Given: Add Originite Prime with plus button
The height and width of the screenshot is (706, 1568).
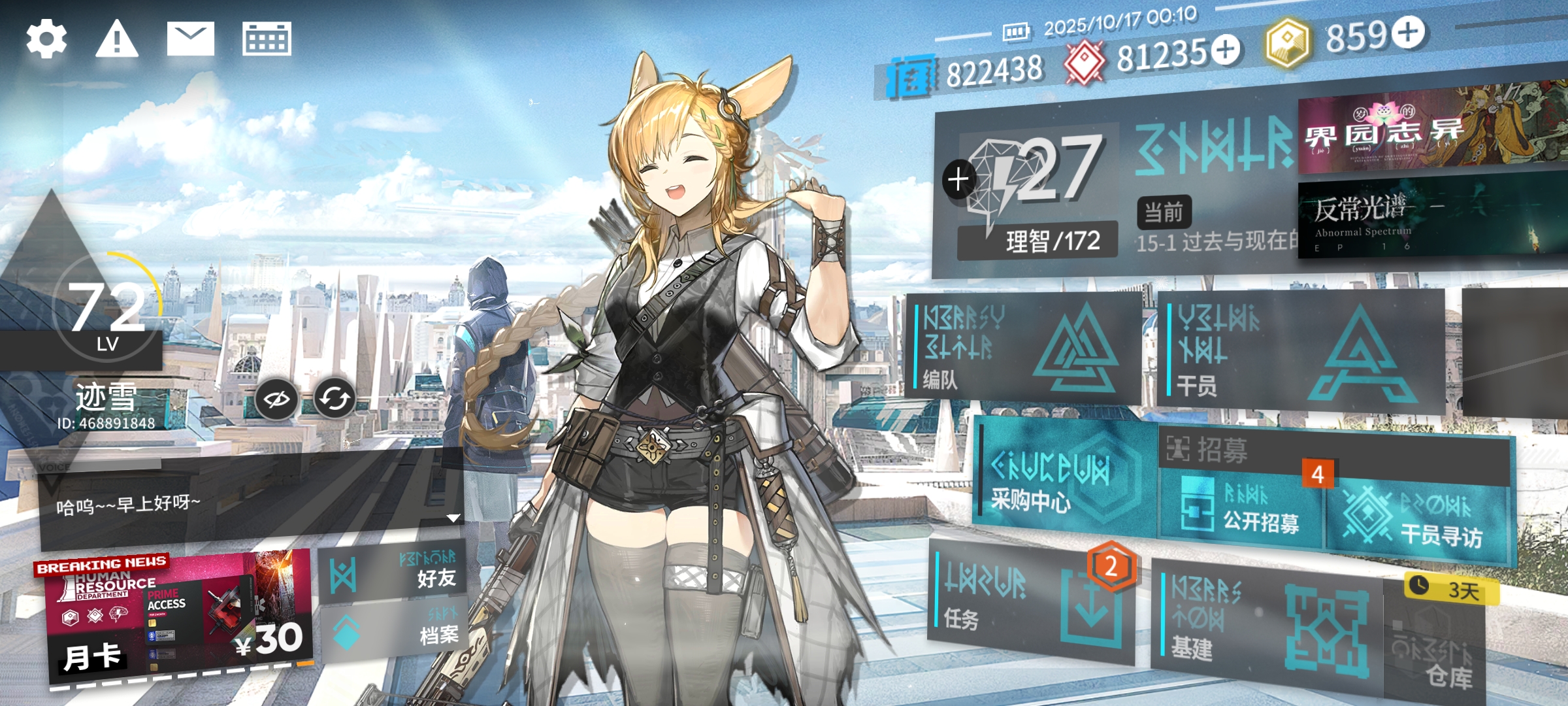Looking at the screenshot, I should pyautogui.click(x=1408, y=33).
